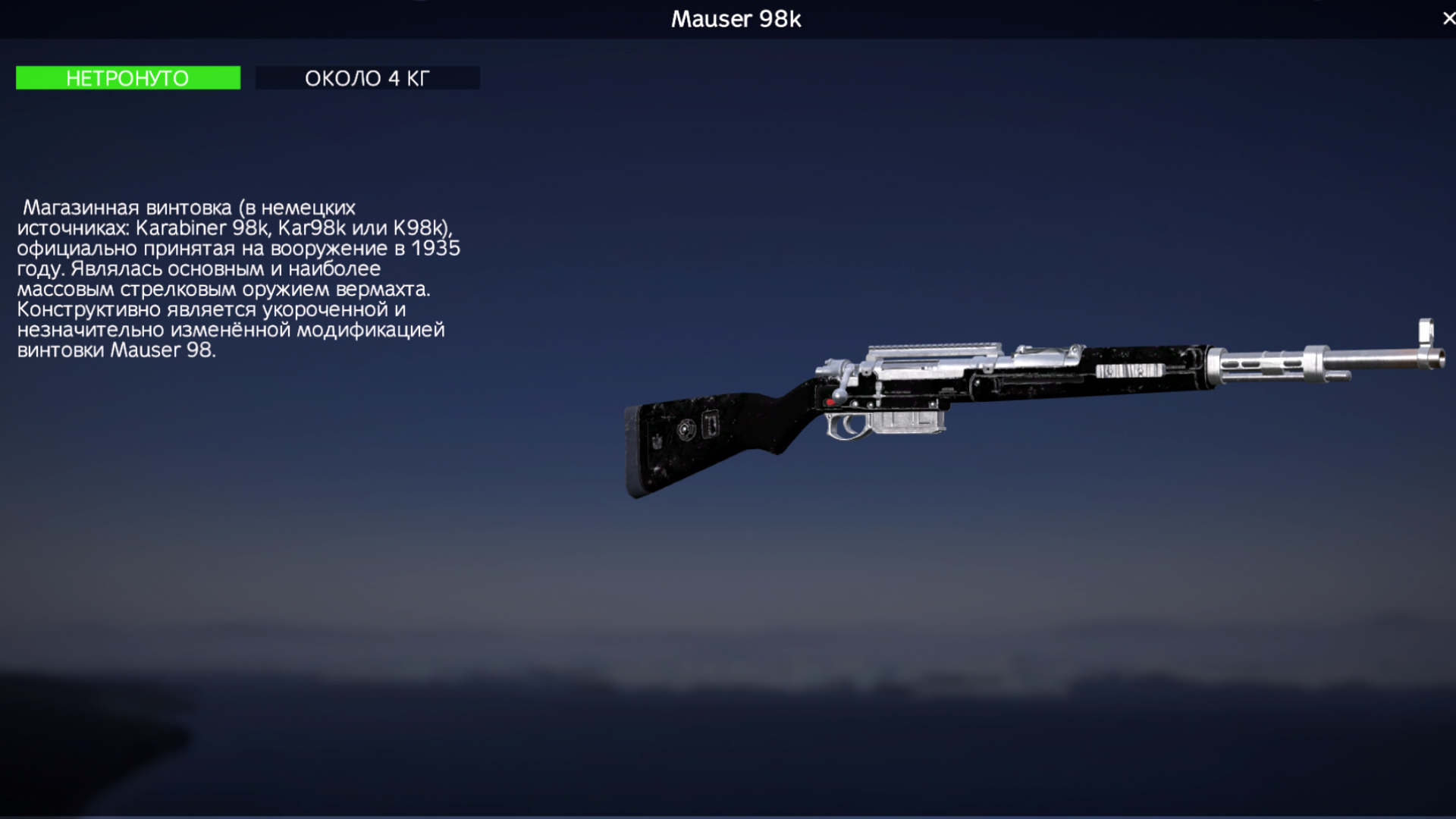This screenshot has height=819, width=1456.
Task: Close the Mauser 98k inspection window
Action: 1448,18
